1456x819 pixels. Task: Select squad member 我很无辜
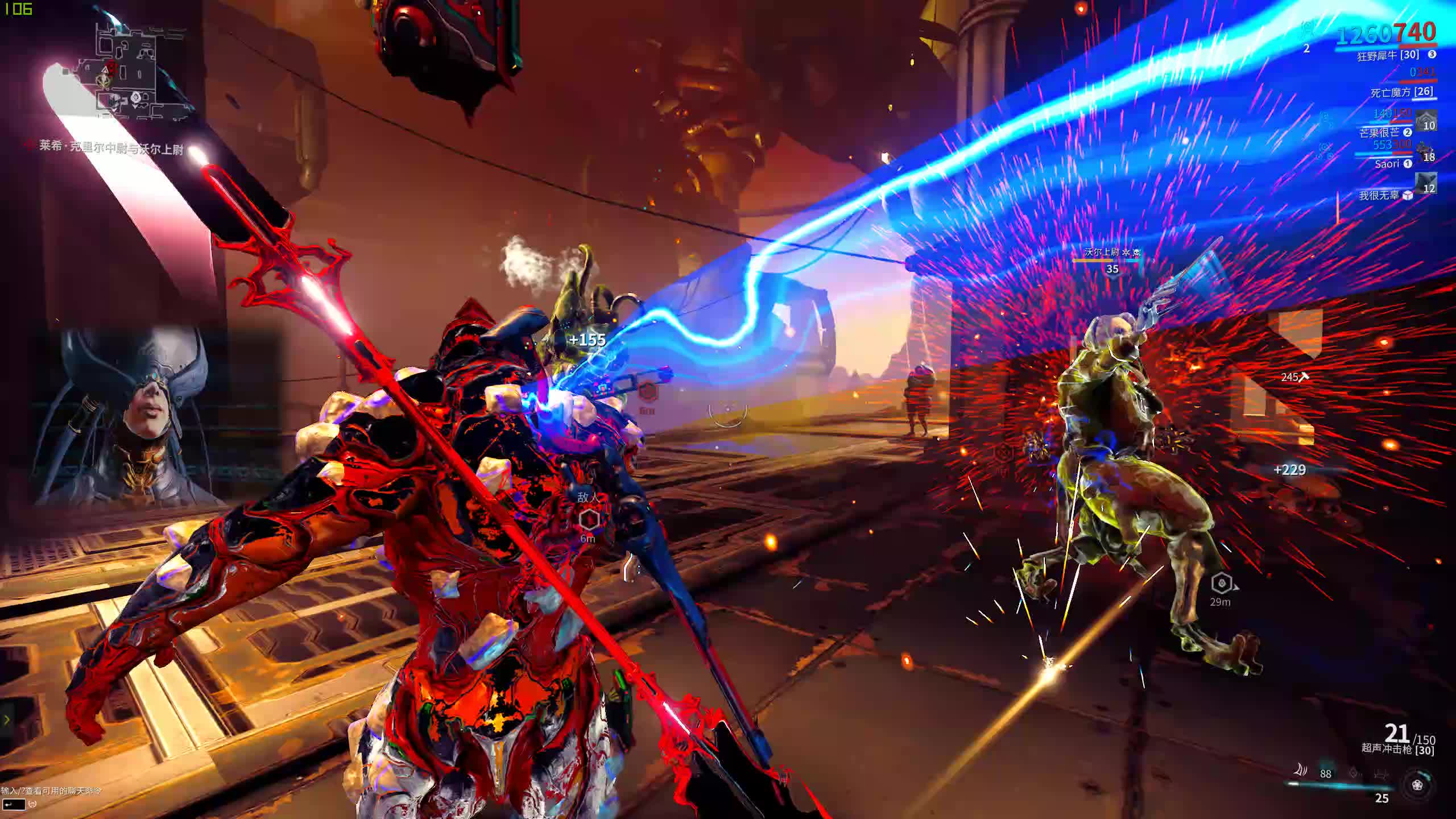coord(1379,196)
